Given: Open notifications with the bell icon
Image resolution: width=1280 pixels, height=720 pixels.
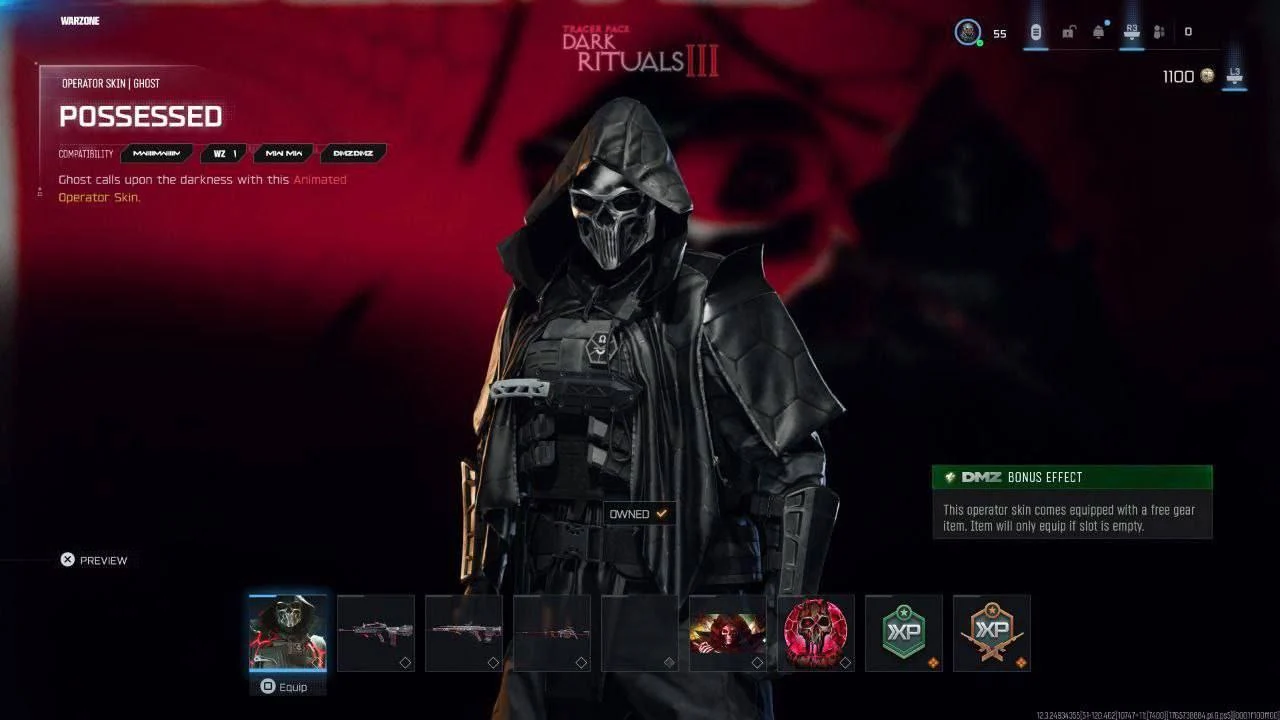Looking at the screenshot, I should tap(1097, 31).
